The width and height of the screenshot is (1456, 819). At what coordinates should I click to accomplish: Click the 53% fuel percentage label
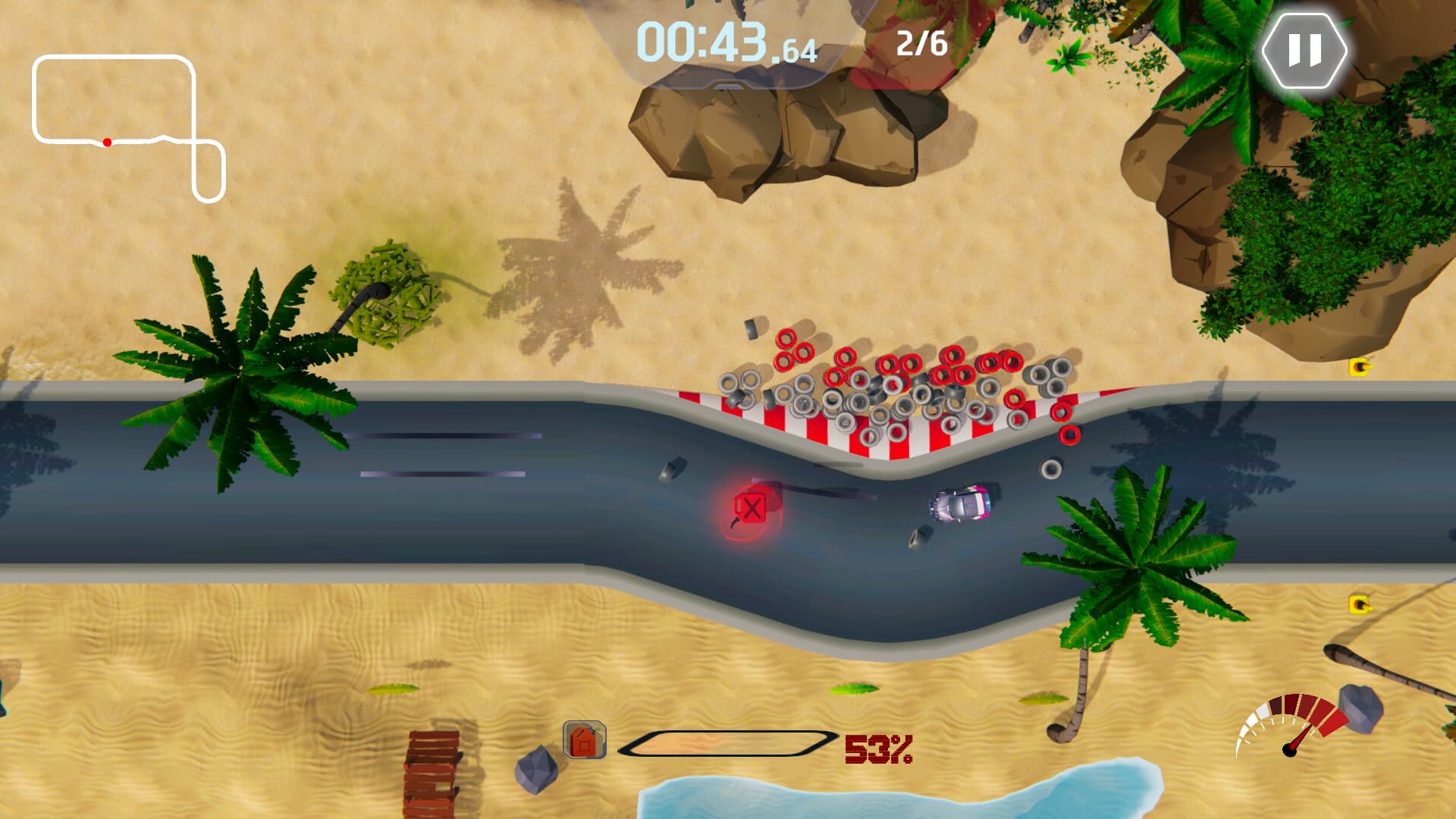(877, 749)
